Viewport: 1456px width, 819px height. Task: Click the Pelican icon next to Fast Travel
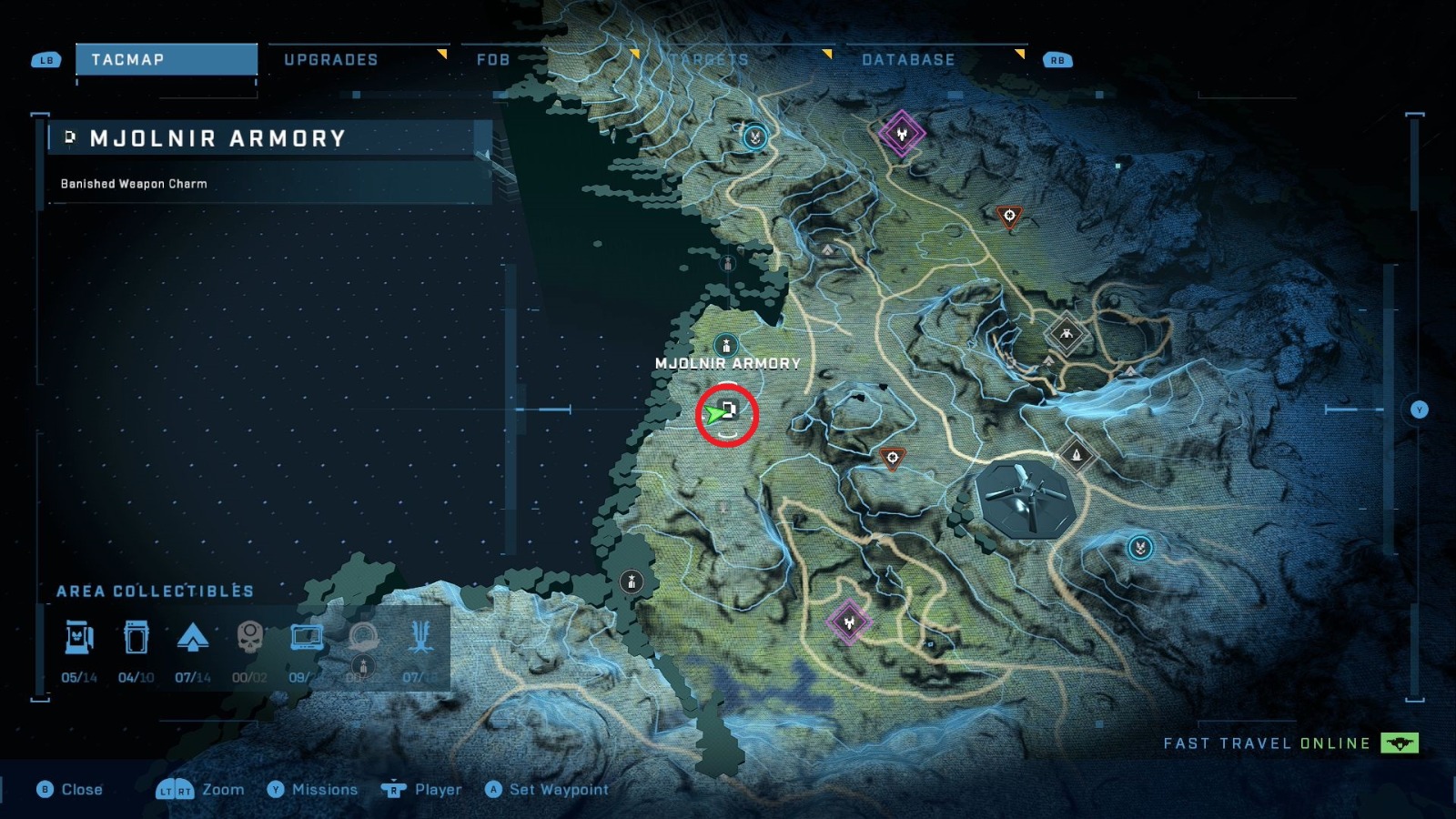pyautogui.click(x=1401, y=743)
